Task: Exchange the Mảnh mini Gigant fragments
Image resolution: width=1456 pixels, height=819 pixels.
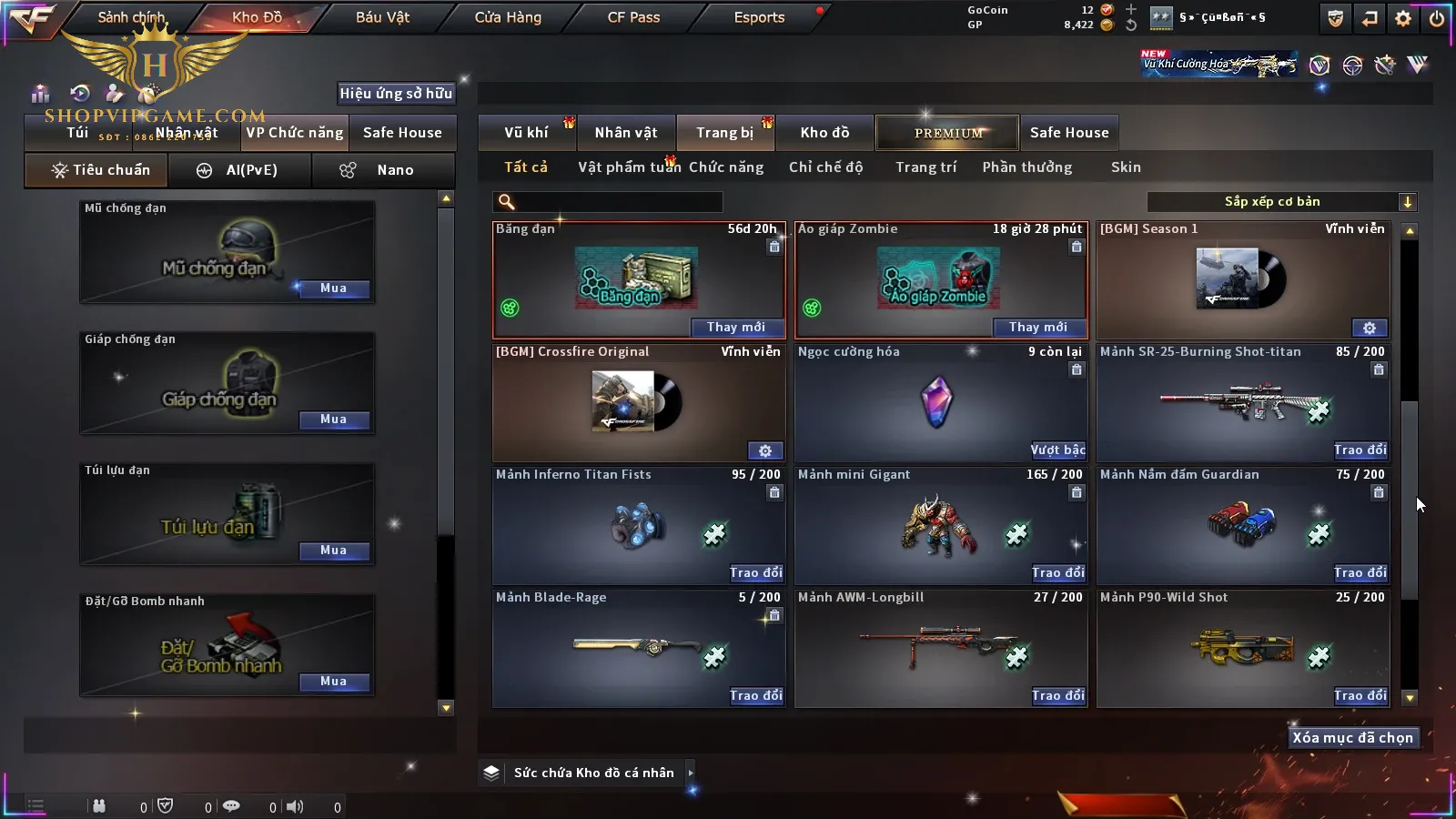Action: tap(1057, 572)
